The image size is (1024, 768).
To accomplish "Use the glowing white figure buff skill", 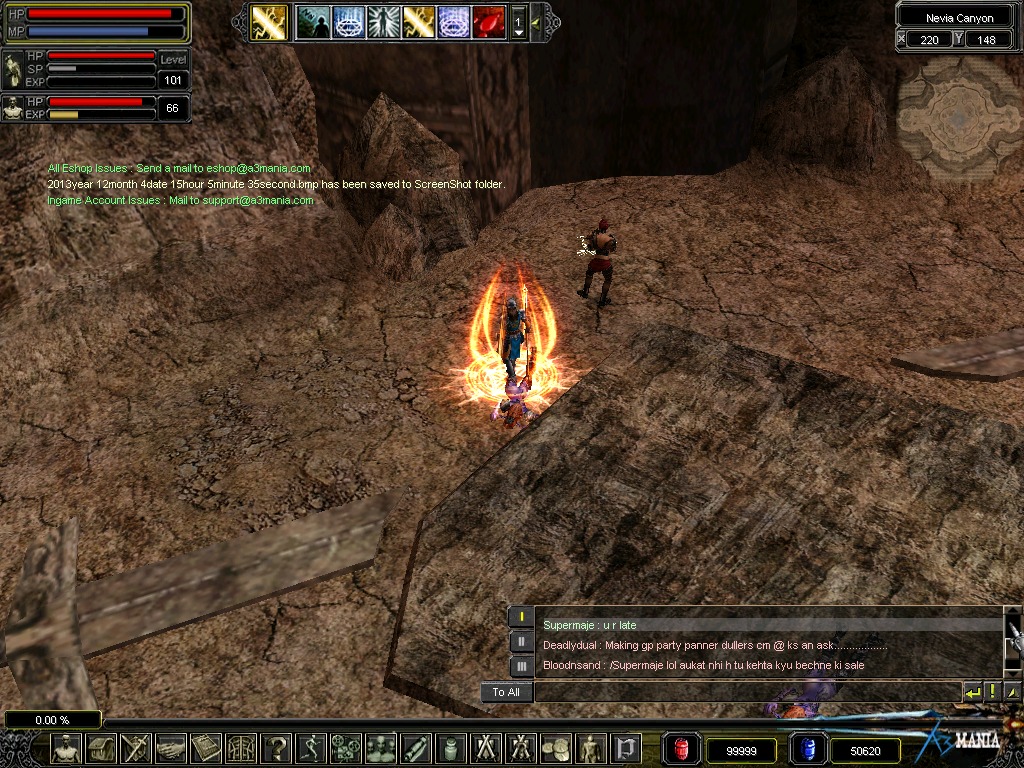I will (x=383, y=22).
